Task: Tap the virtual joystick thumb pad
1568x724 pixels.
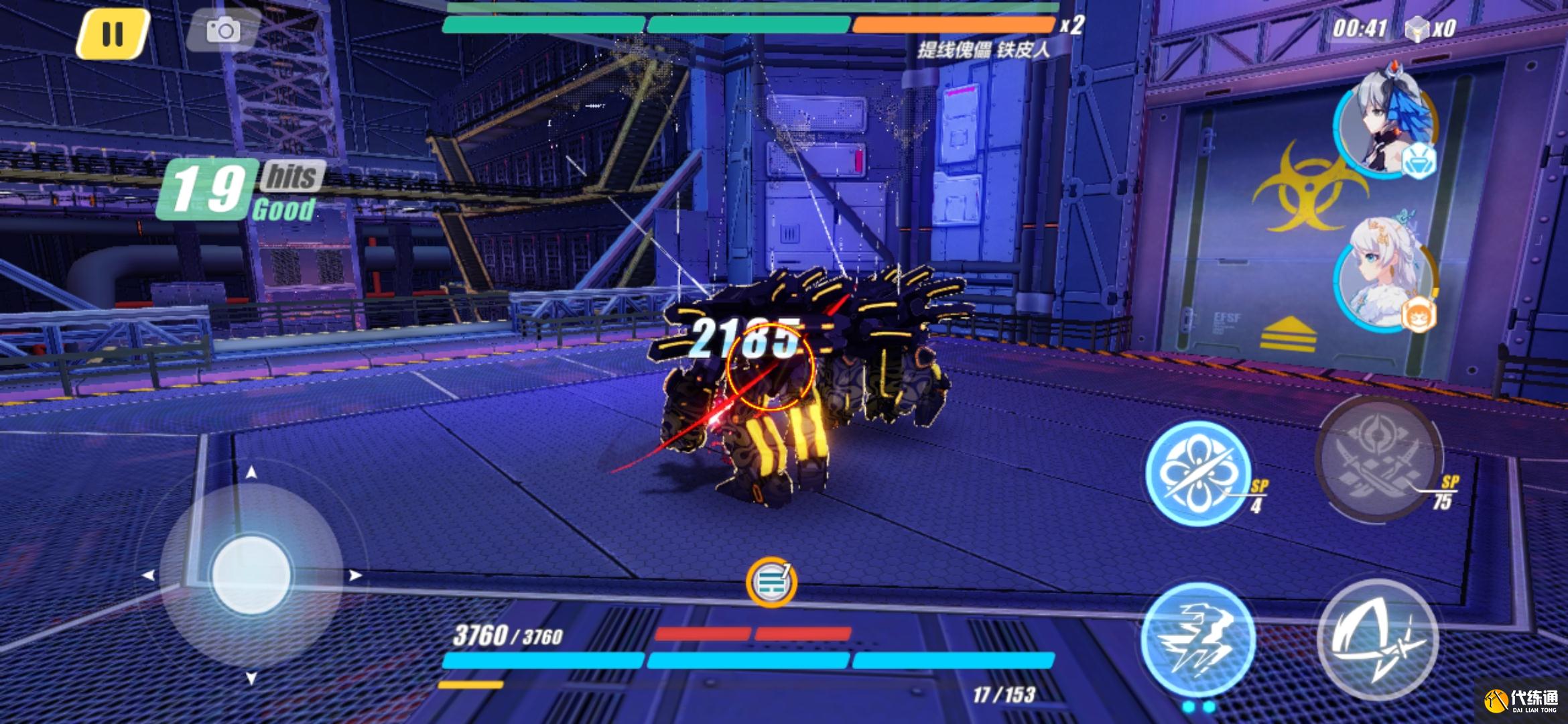Action: click(251, 575)
